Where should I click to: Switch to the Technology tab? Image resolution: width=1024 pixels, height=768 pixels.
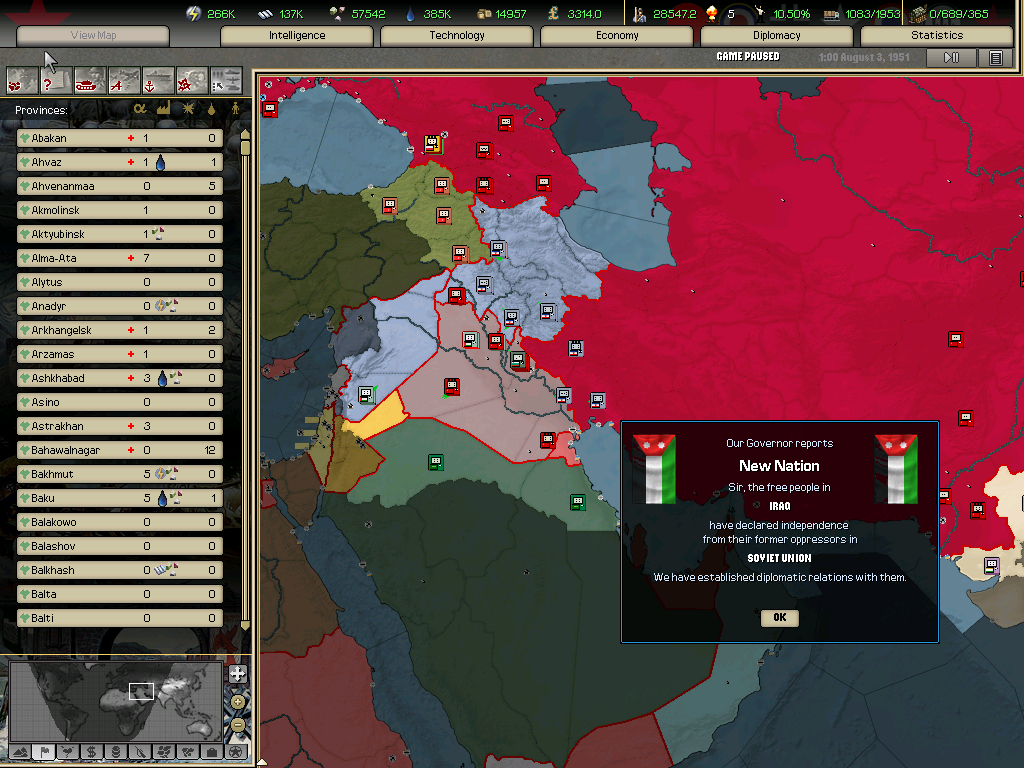coord(457,36)
